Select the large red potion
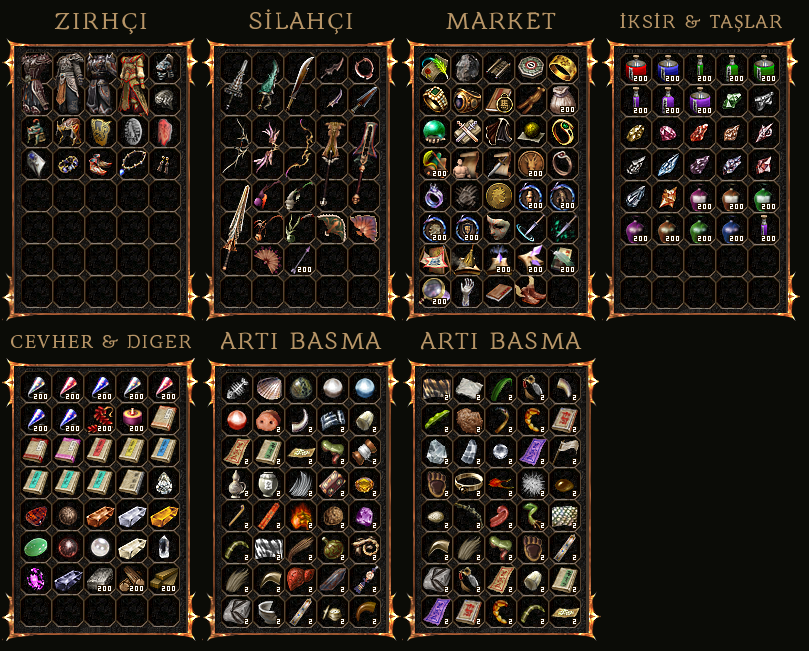Image resolution: width=809 pixels, height=651 pixels. tap(634, 69)
